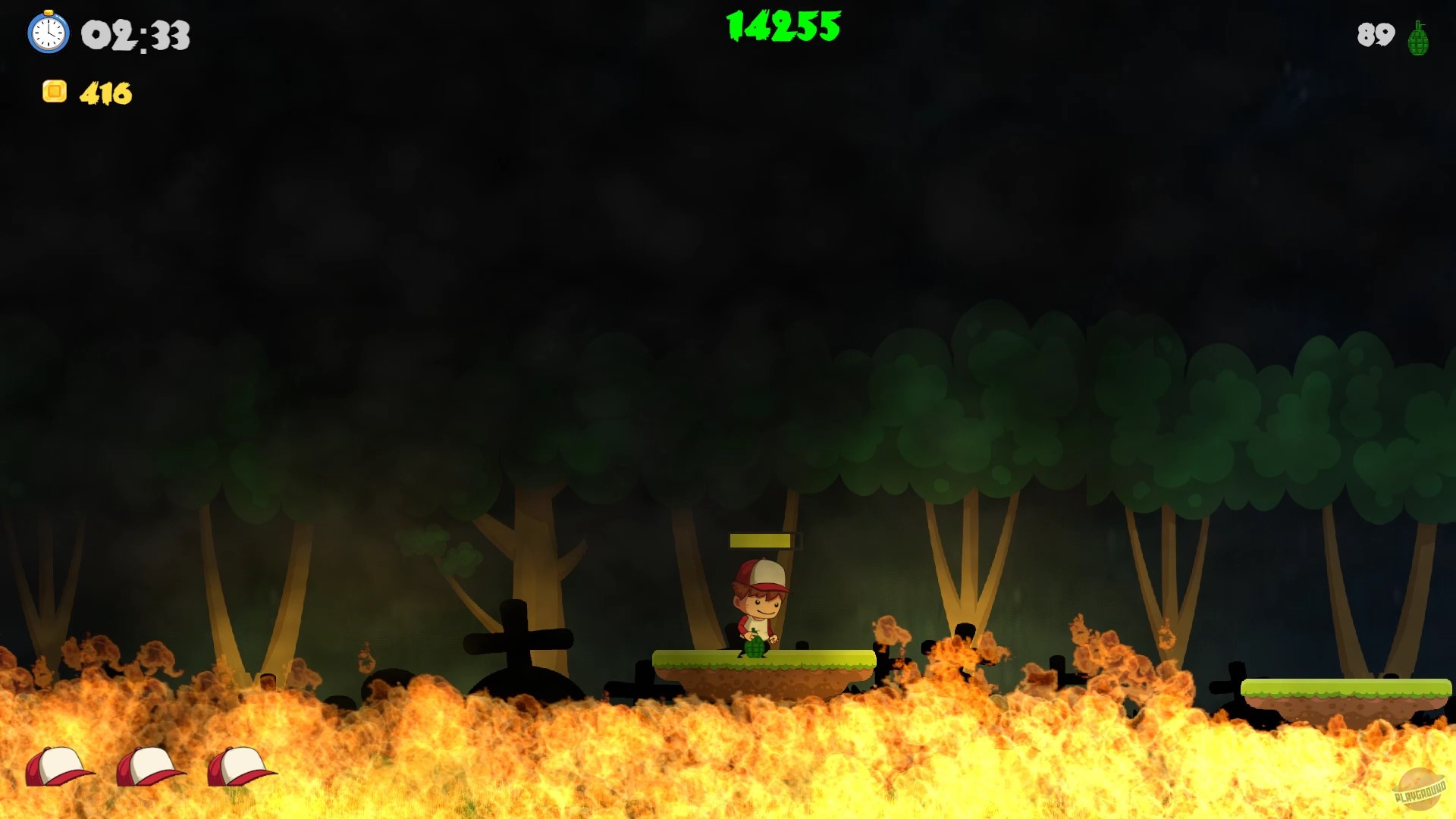Select the boy character in the cap
The image size is (1456, 819).
pyautogui.click(x=758, y=607)
